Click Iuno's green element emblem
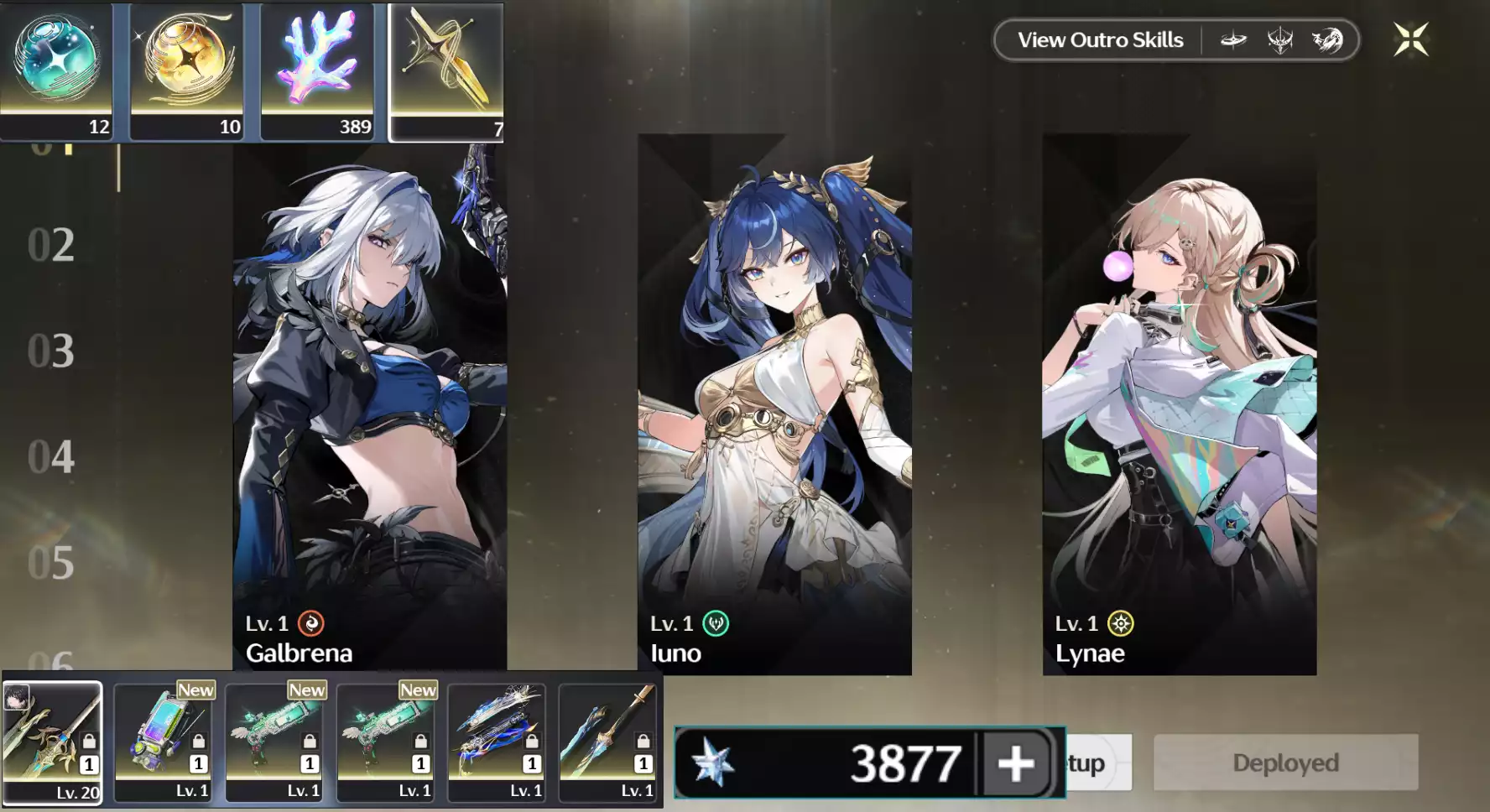 714,623
